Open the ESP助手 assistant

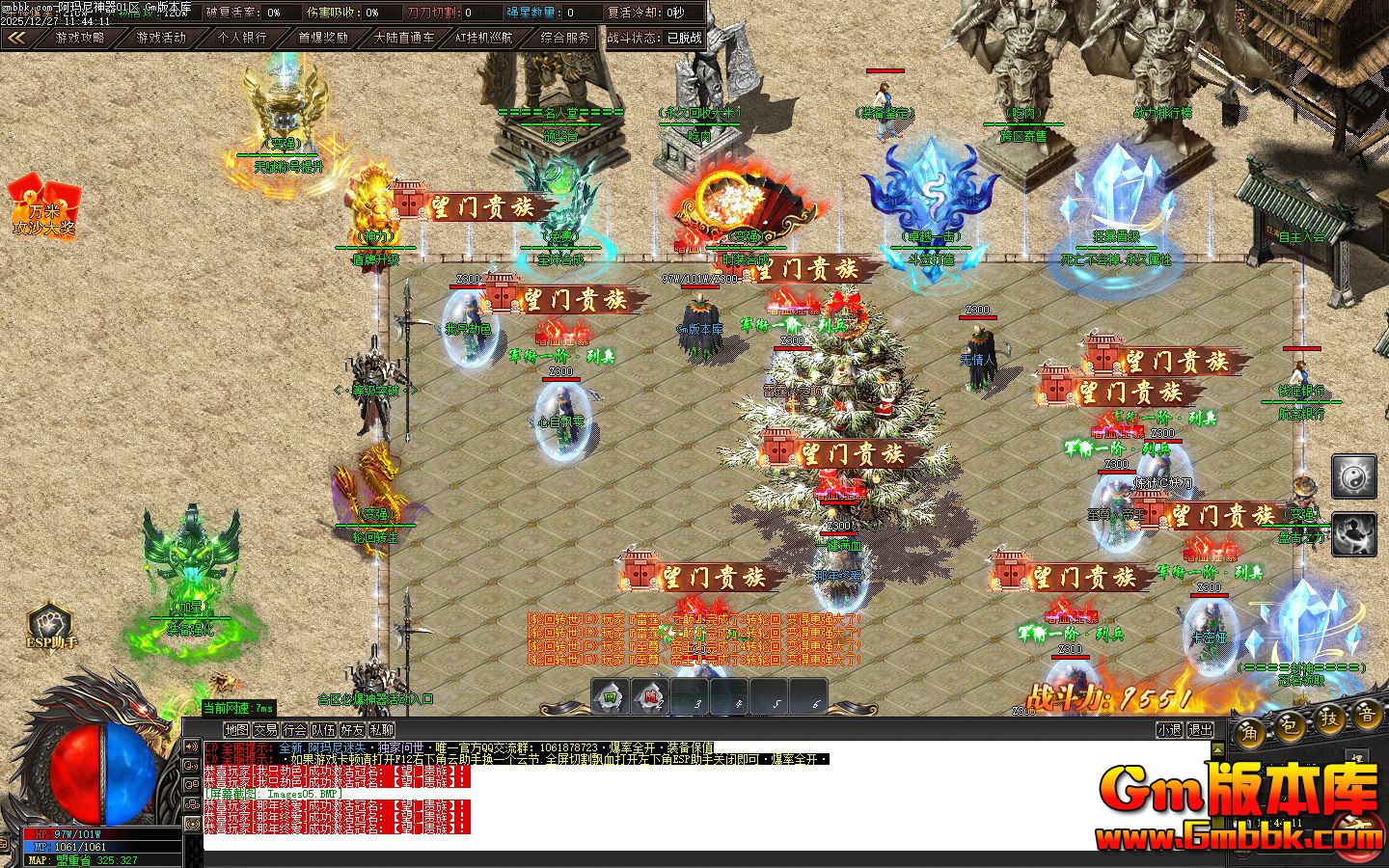(50, 625)
